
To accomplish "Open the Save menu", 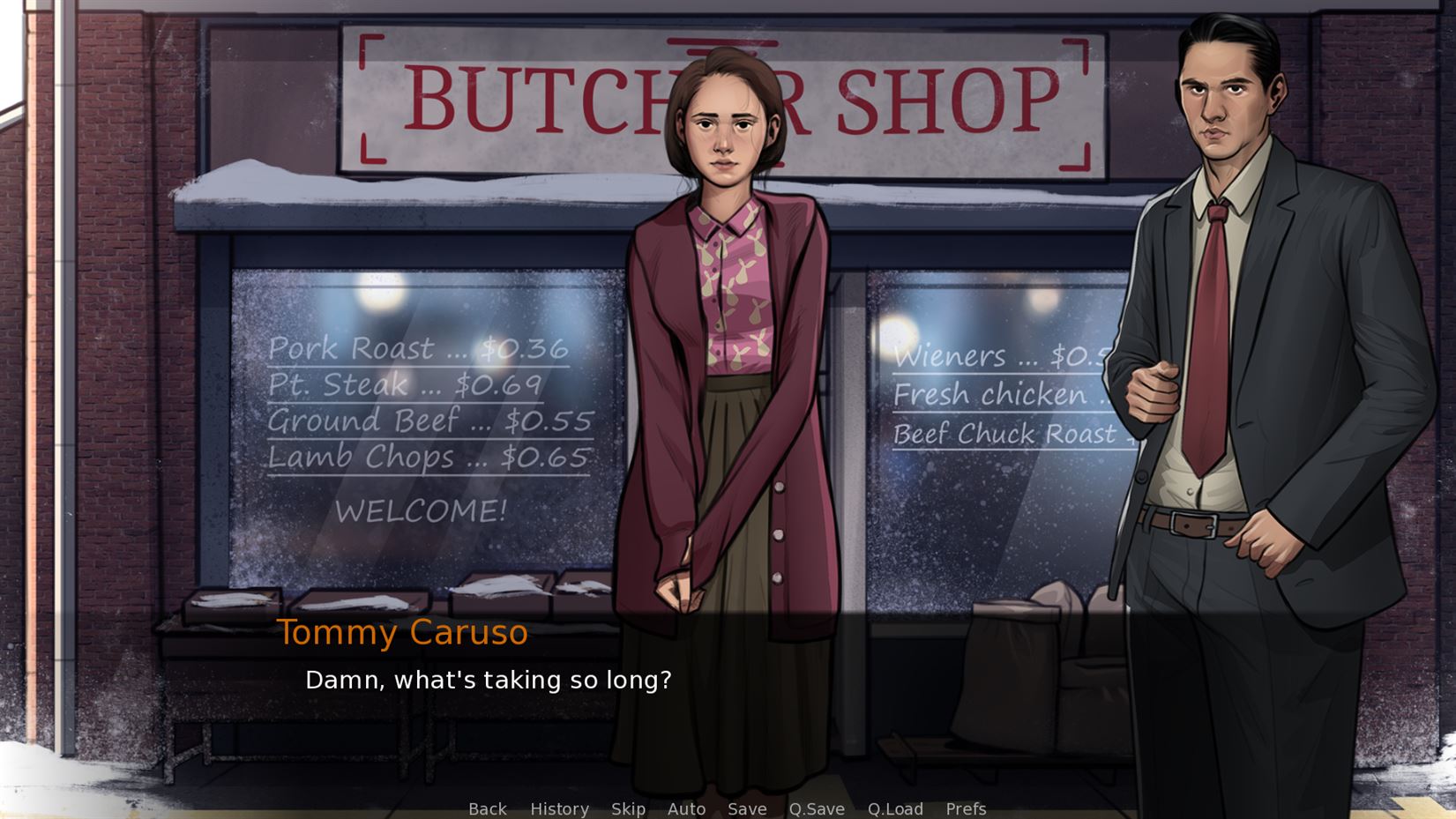I will [x=747, y=808].
